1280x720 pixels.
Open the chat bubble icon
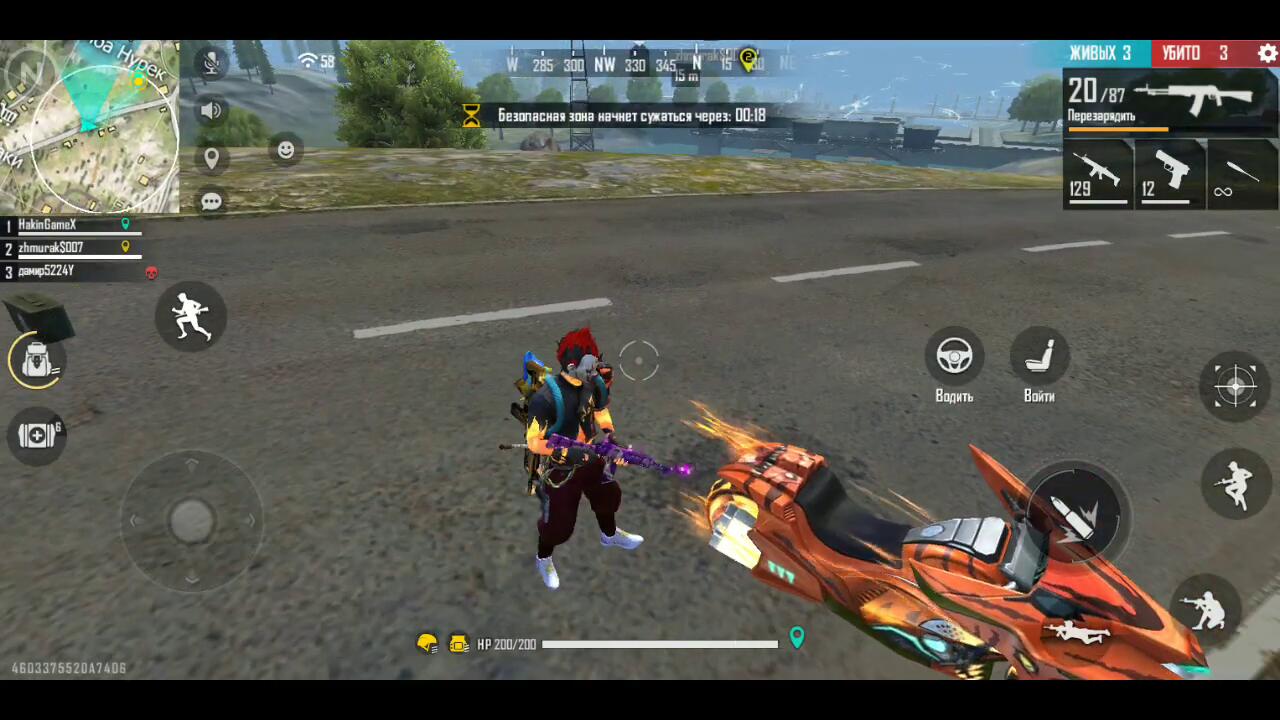[x=211, y=201]
